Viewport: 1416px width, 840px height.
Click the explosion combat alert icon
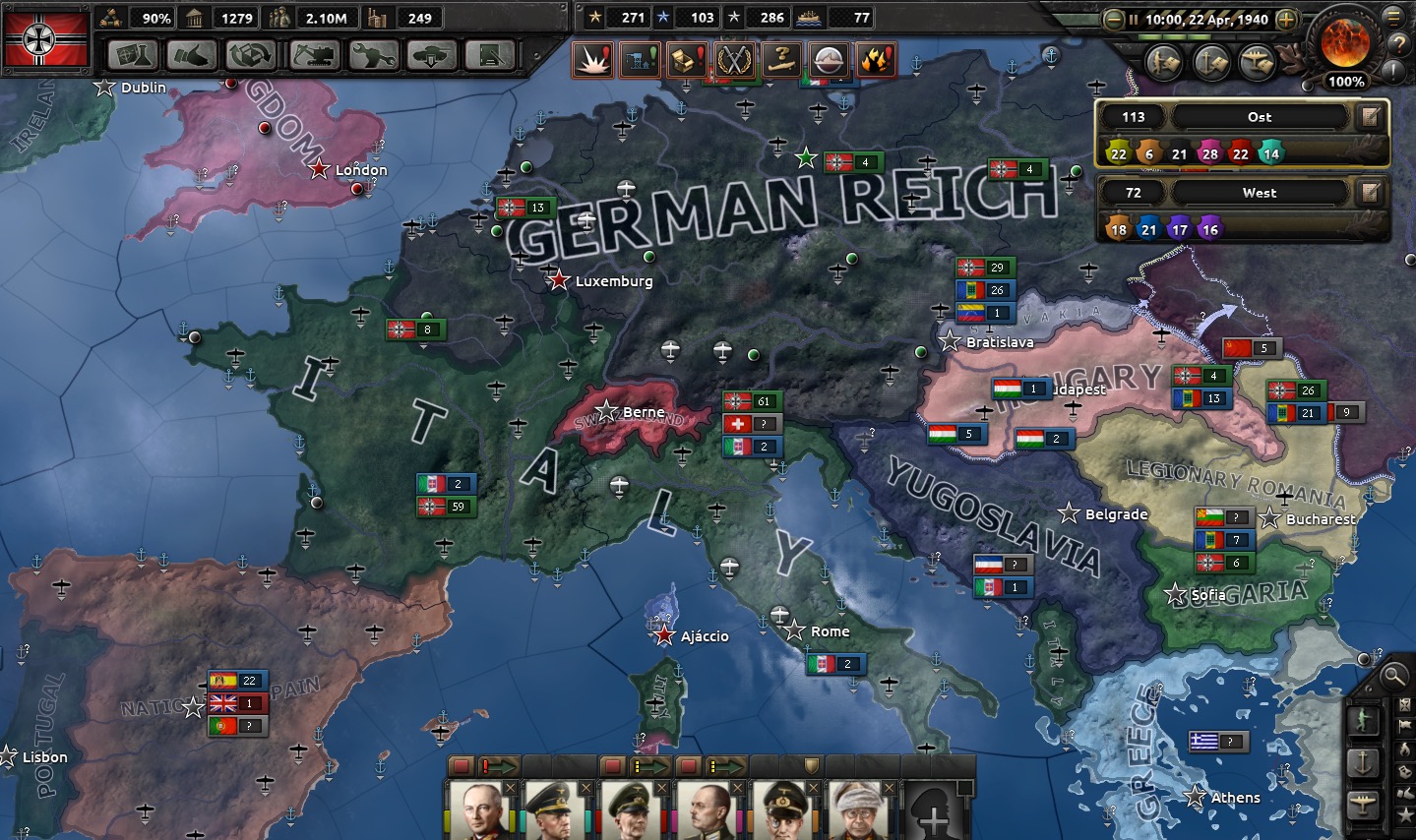(x=594, y=60)
